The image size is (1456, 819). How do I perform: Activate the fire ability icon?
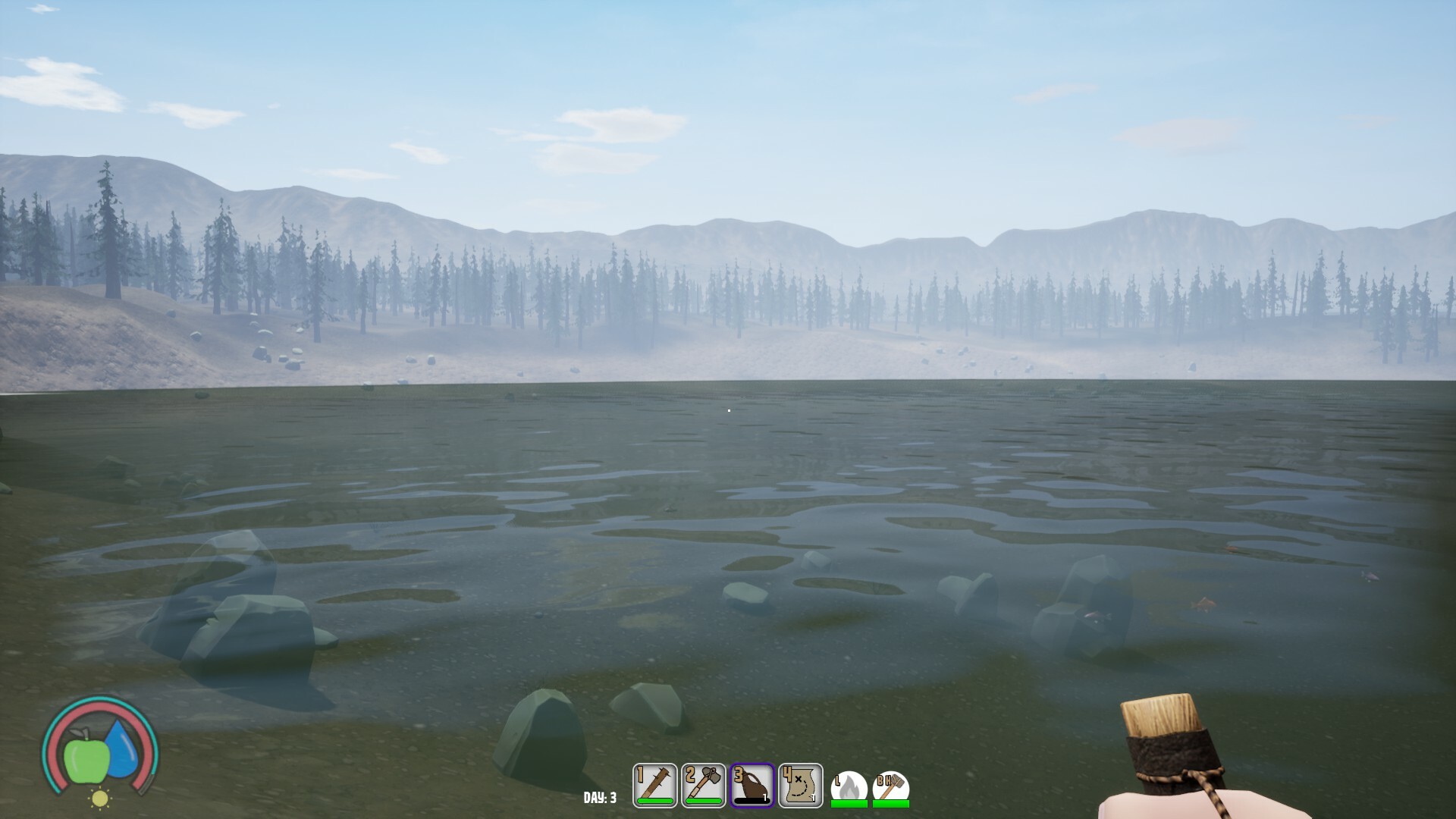click(849, 788)
